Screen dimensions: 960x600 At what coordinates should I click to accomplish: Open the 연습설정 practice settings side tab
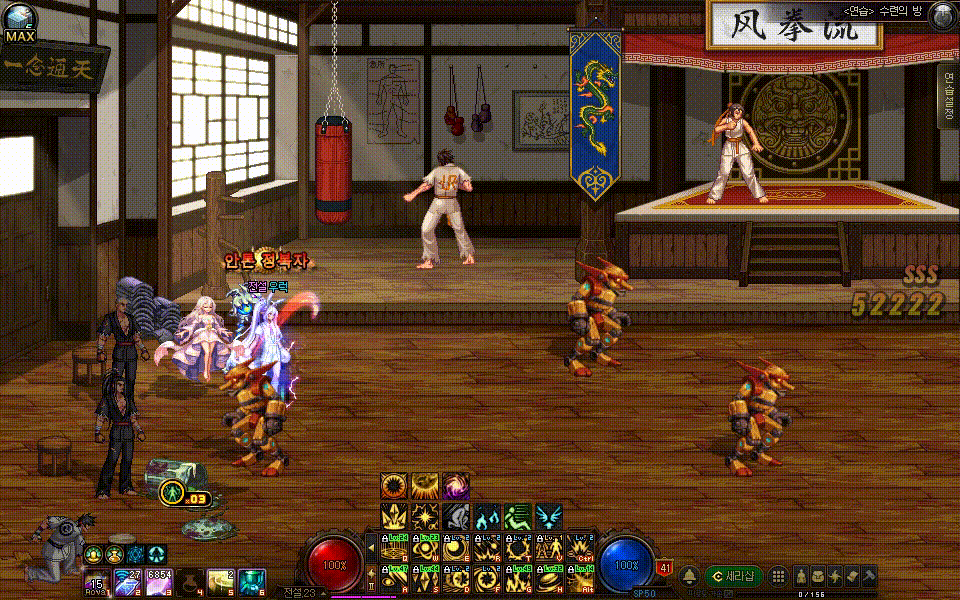coord(947,96)
